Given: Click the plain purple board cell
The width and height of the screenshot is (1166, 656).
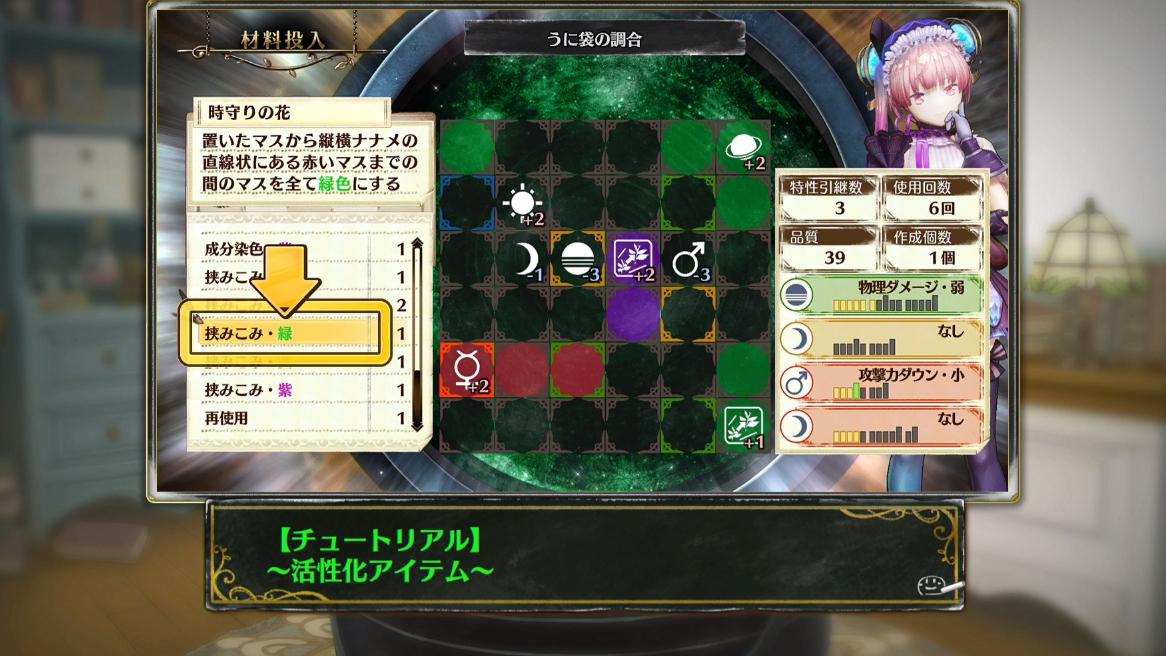Looking at the screenshot, I should 632,314.
